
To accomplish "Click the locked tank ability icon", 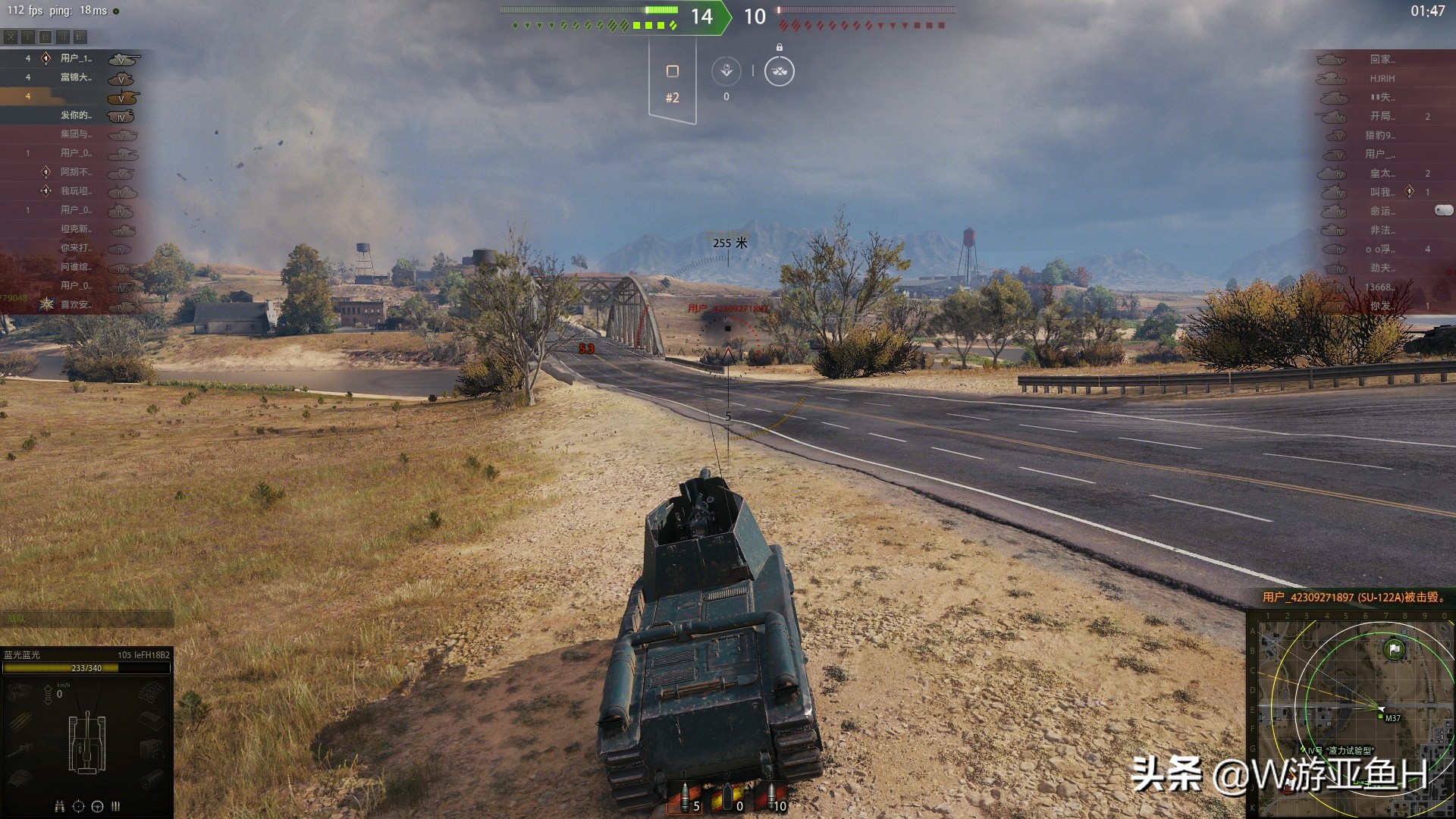I will (779, 71).
